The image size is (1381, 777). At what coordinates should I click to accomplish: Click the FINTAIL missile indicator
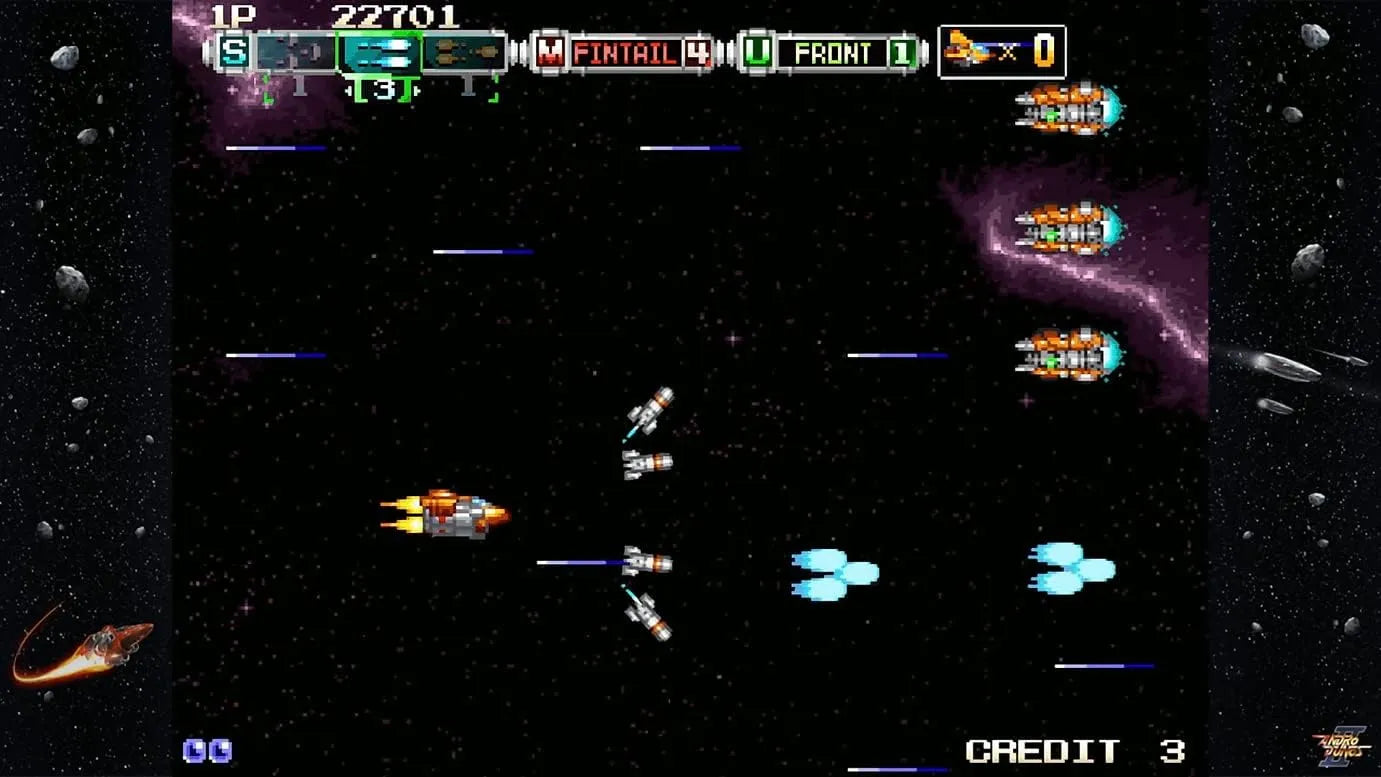pos(624,52)
